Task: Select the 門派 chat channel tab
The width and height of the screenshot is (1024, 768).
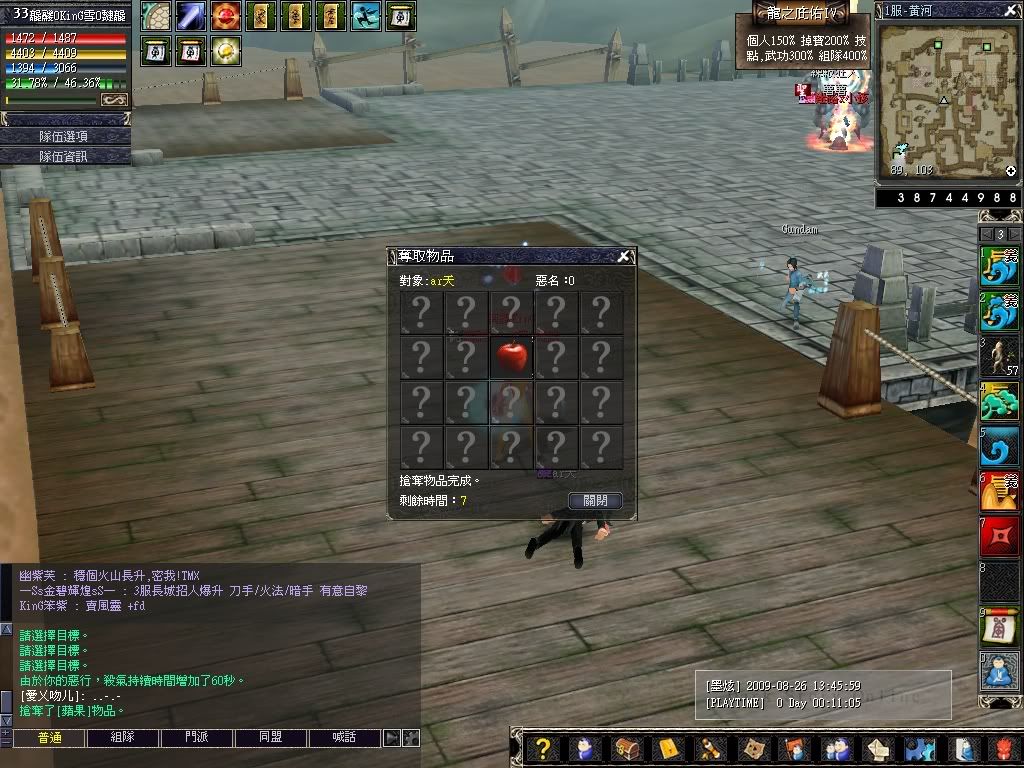Action: click(x=197, y=738)
